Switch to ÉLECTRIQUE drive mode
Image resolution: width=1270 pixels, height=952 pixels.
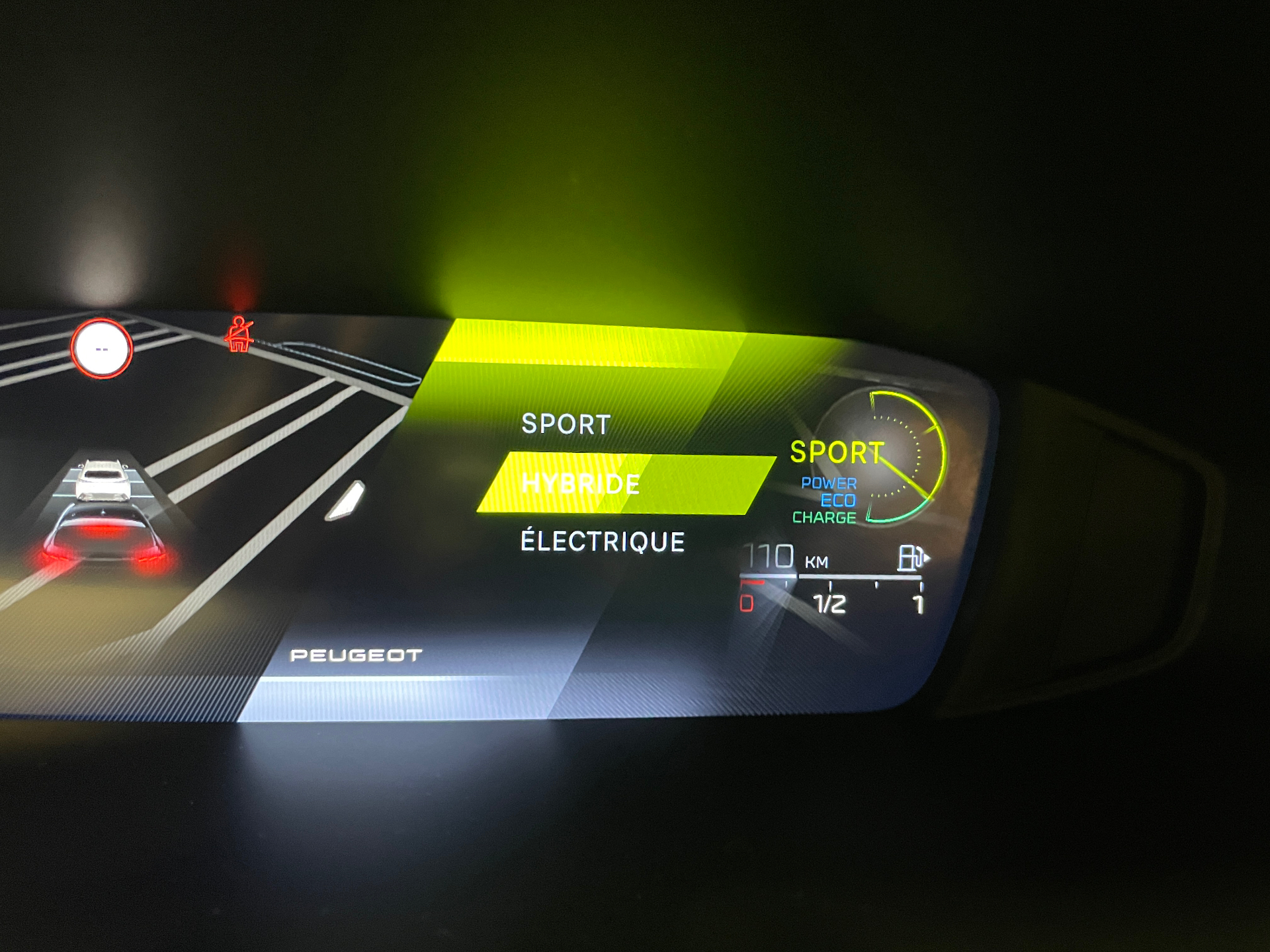pyautogui.click(x=602, y=542)
